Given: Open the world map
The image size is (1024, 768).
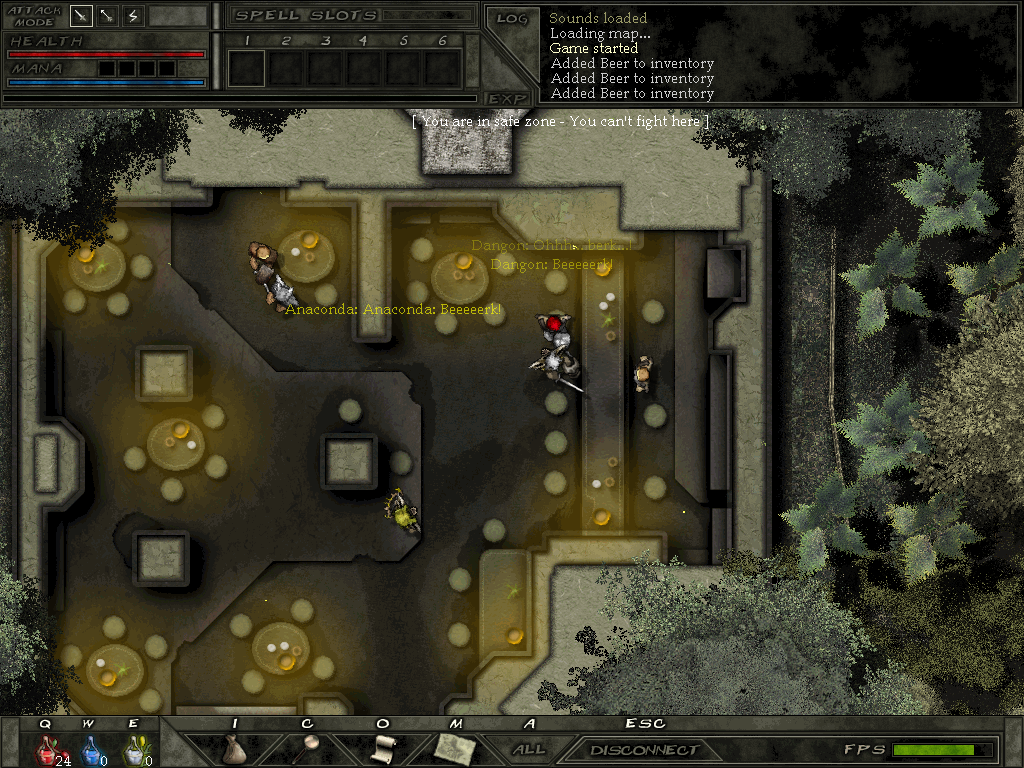Looking at the screenshot, I should (x=455, y=748).
